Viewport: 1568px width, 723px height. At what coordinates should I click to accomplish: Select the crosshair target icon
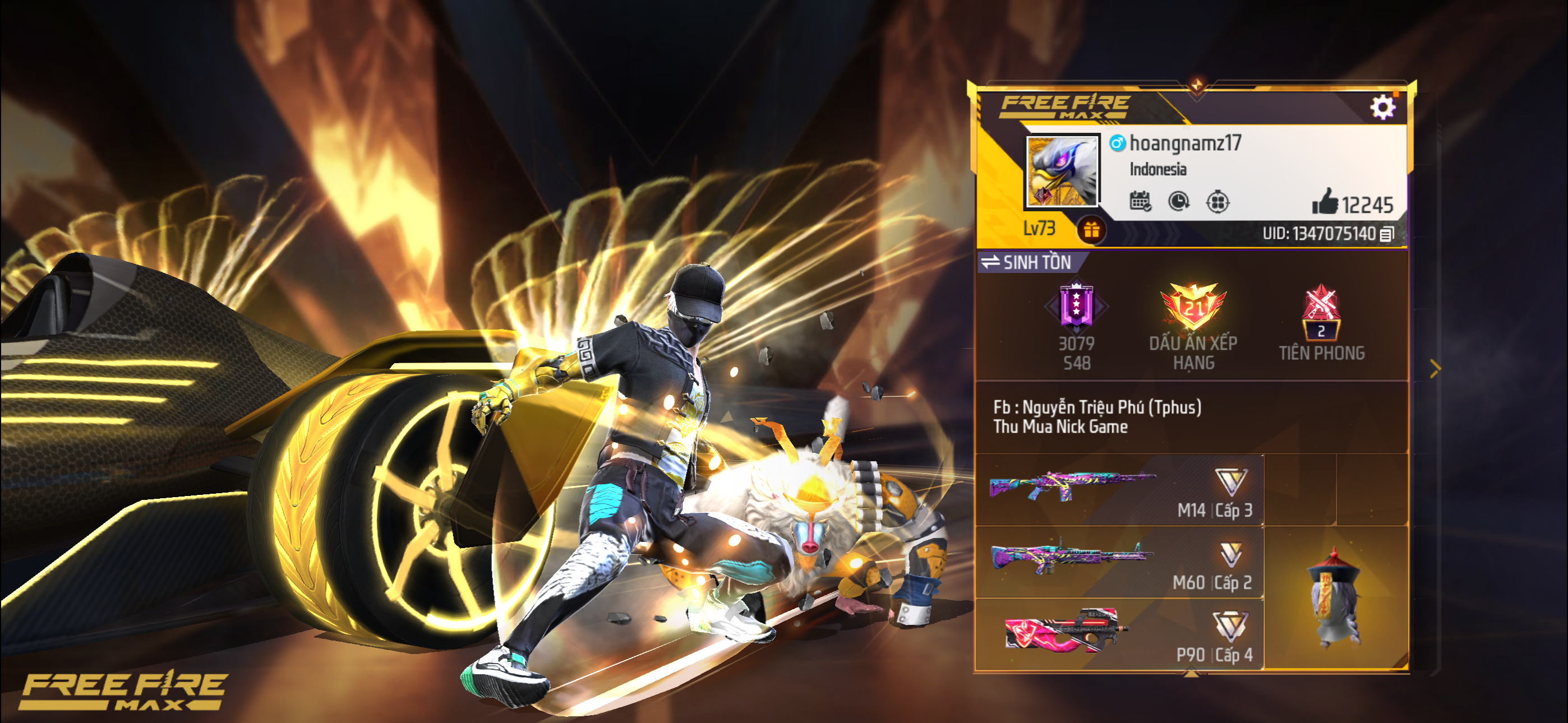(x=1217, y=201)
